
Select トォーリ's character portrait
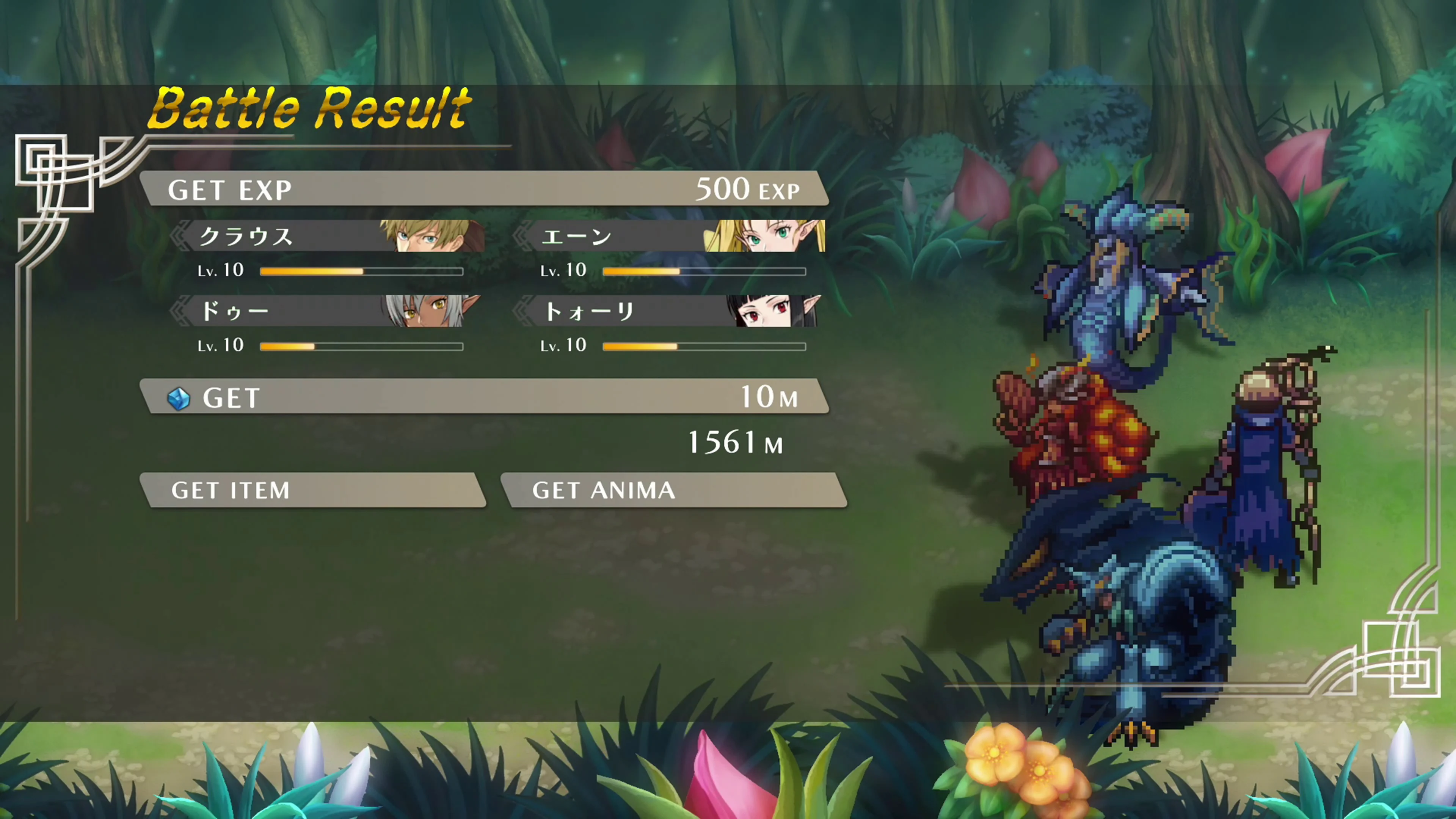coord(769,311)
